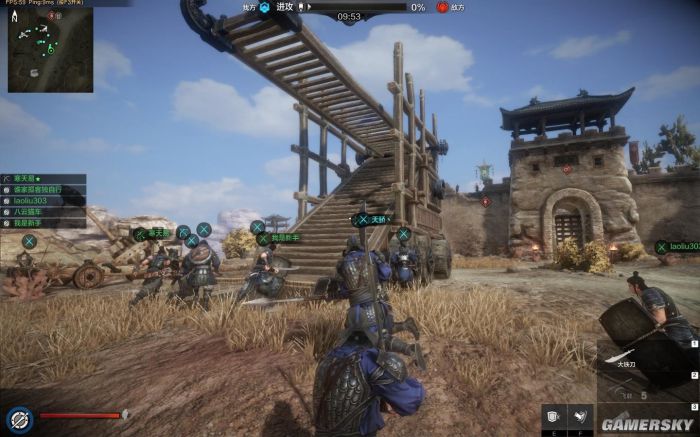The image size is (700, 437).
Task: Click the red enemy team emblem
Action: click(x=443, y=7)
